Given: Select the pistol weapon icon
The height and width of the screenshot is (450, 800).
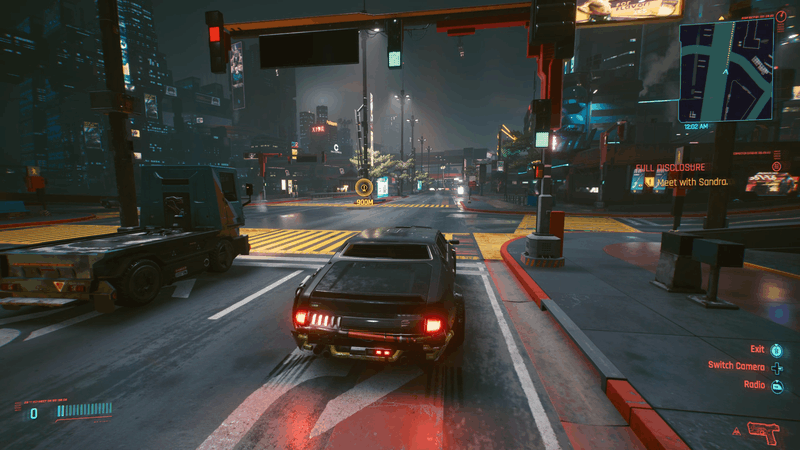Looking at the screenshot, I should [762, 432].
